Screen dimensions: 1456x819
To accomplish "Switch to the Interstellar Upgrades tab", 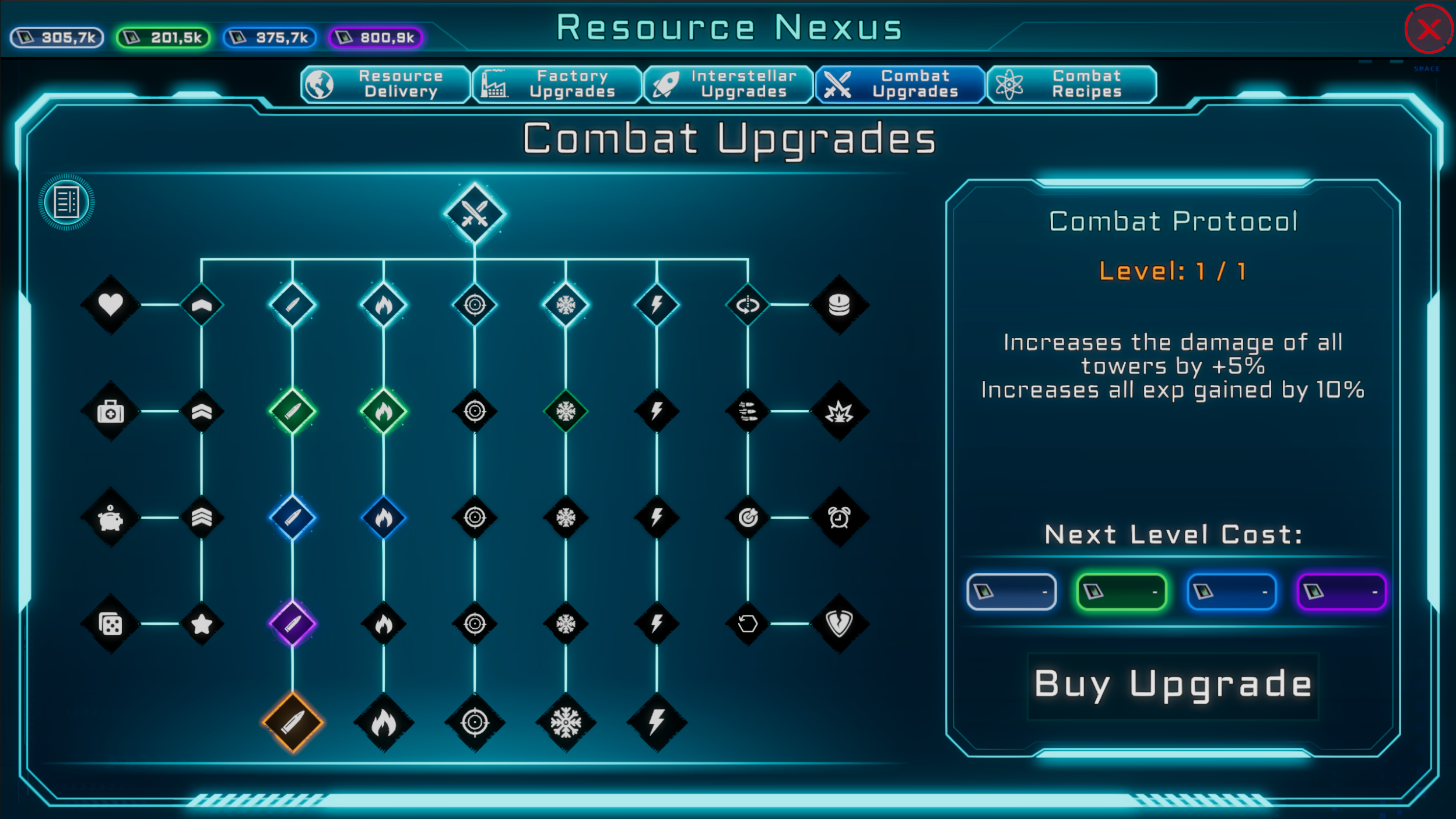I will 728,85.
